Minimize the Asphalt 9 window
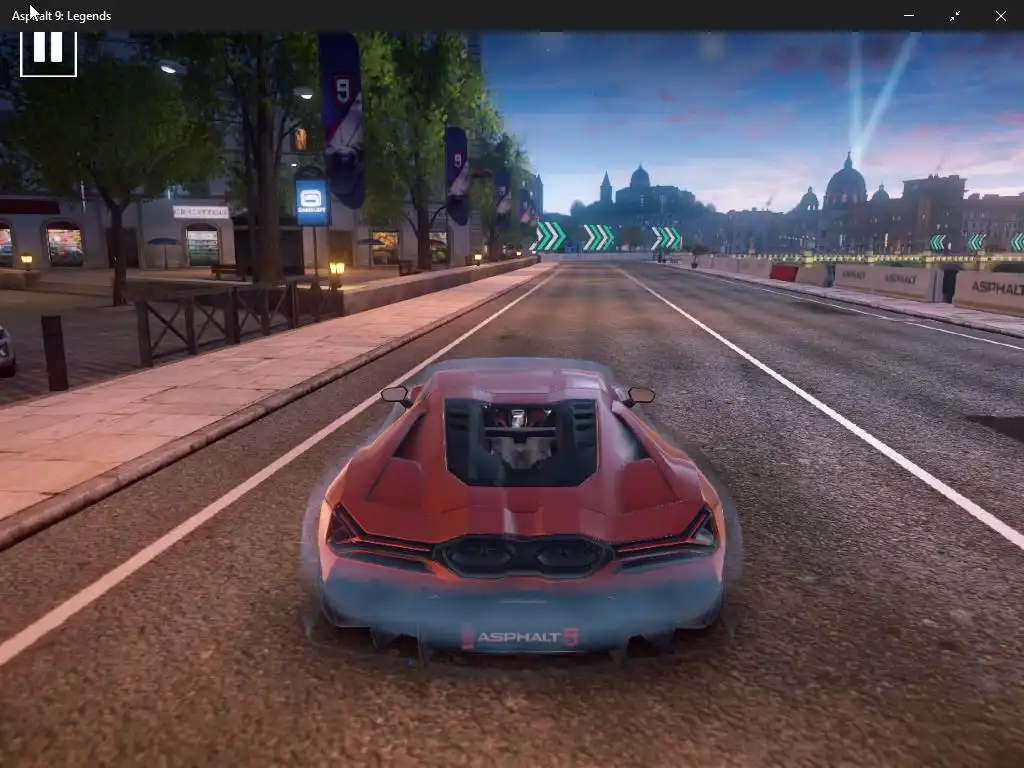Screen dimensions: 1024x768 click(909, 16)
